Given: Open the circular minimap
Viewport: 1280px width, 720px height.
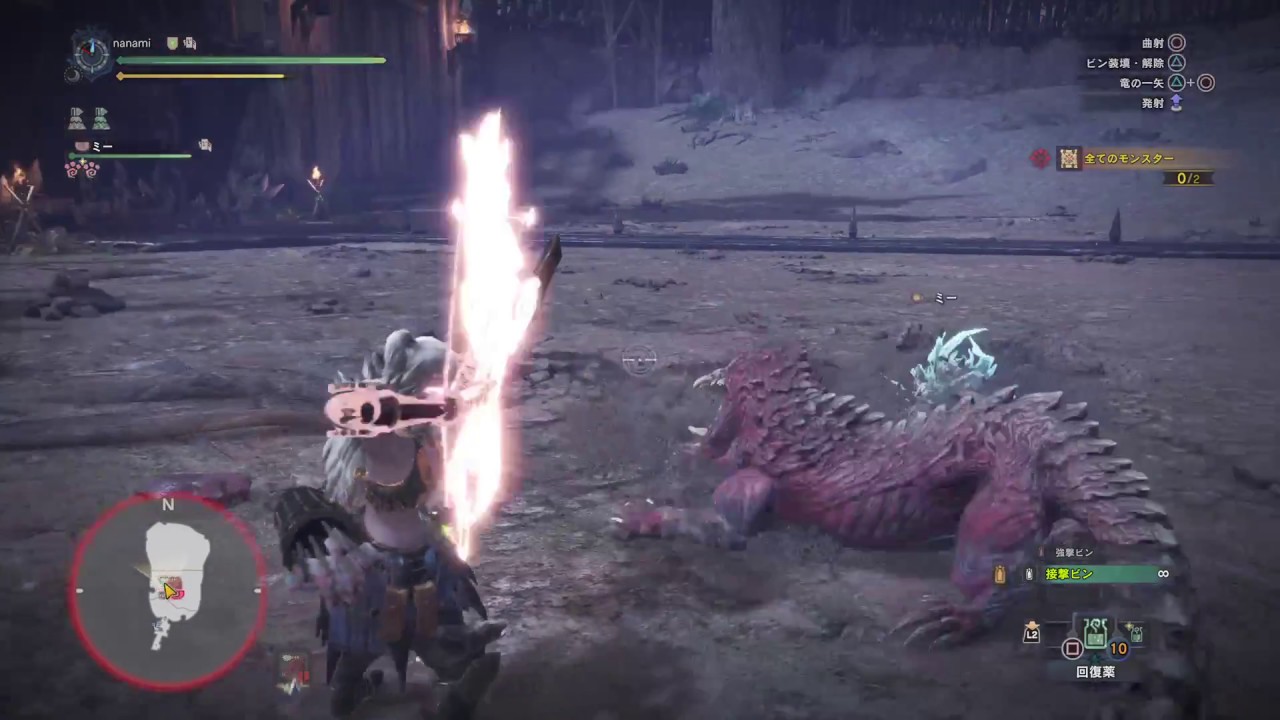Looking at the screenshot, I should click(168, 590).
